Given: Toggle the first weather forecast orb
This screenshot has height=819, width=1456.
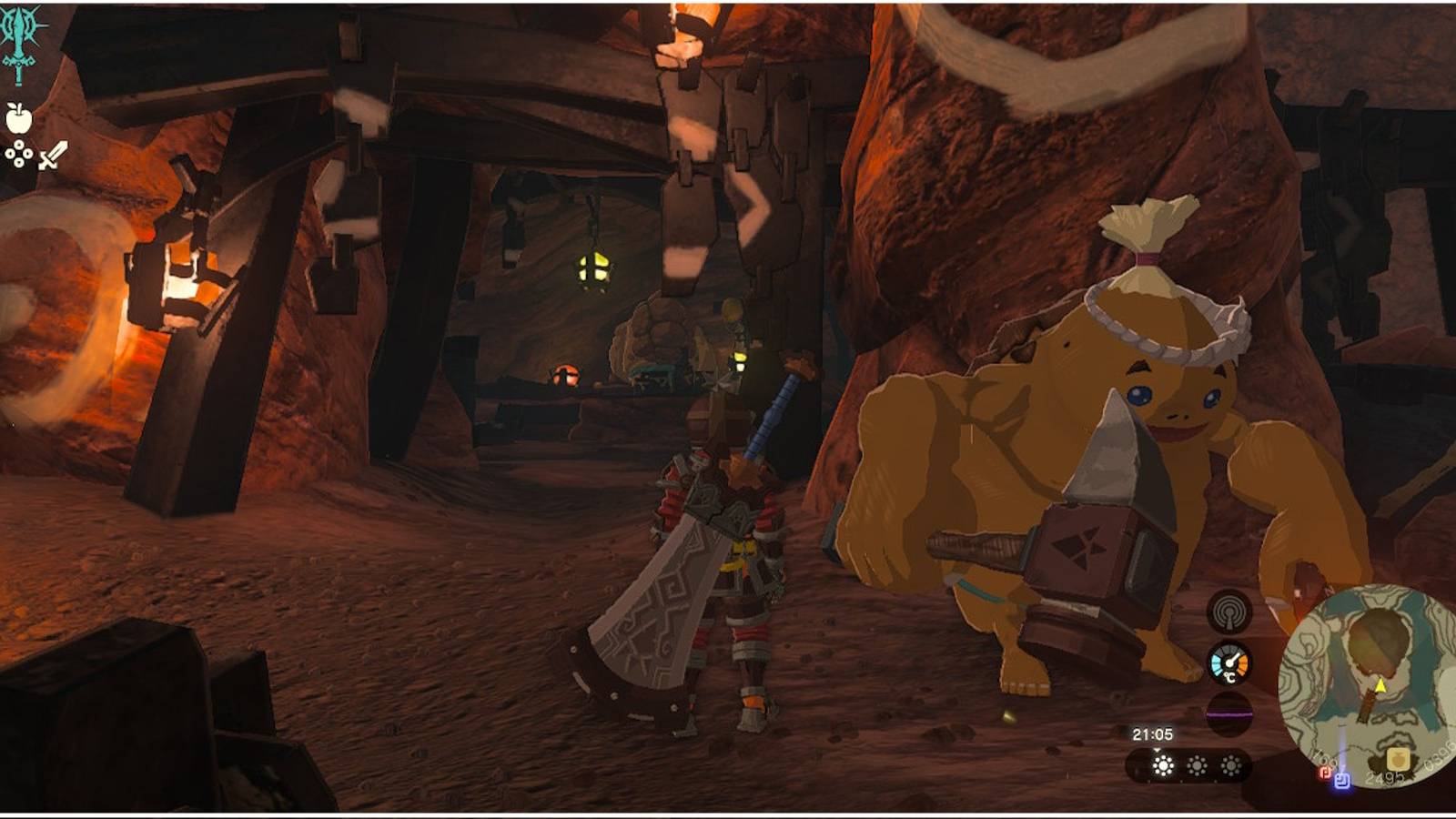Looking at the screenshot, I should coord(1162,764).
